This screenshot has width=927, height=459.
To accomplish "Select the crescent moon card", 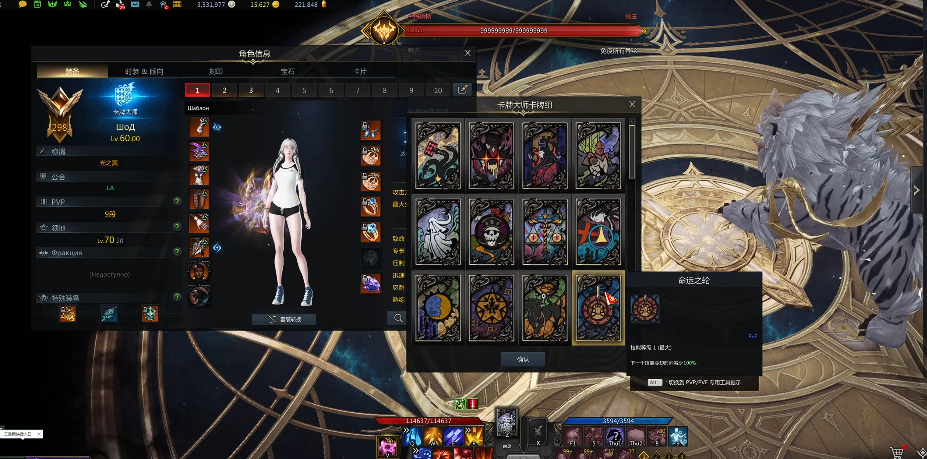I will pyautogui.click(x=439, y=307).
